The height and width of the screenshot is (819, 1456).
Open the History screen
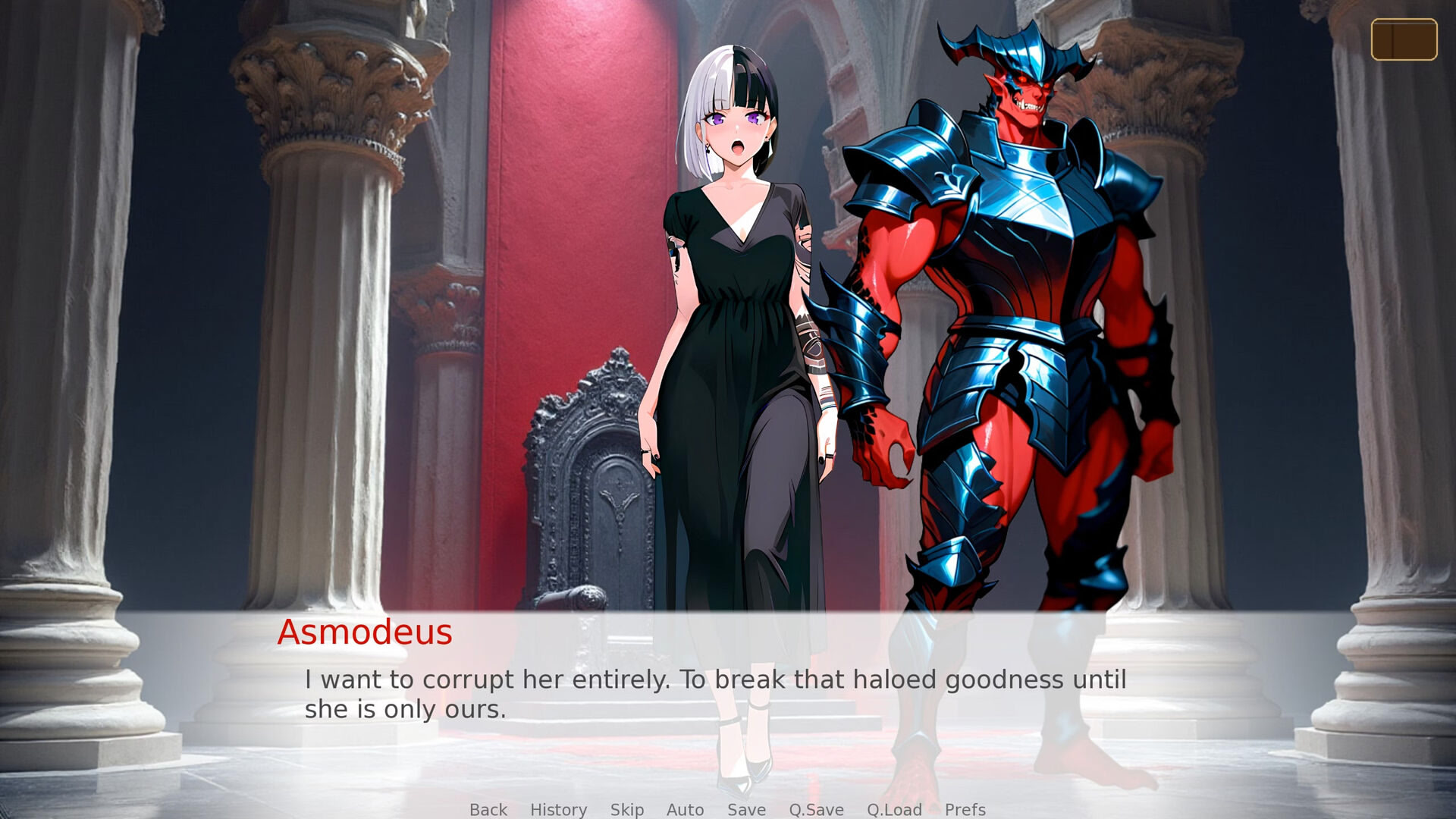(x=558, y=810)
